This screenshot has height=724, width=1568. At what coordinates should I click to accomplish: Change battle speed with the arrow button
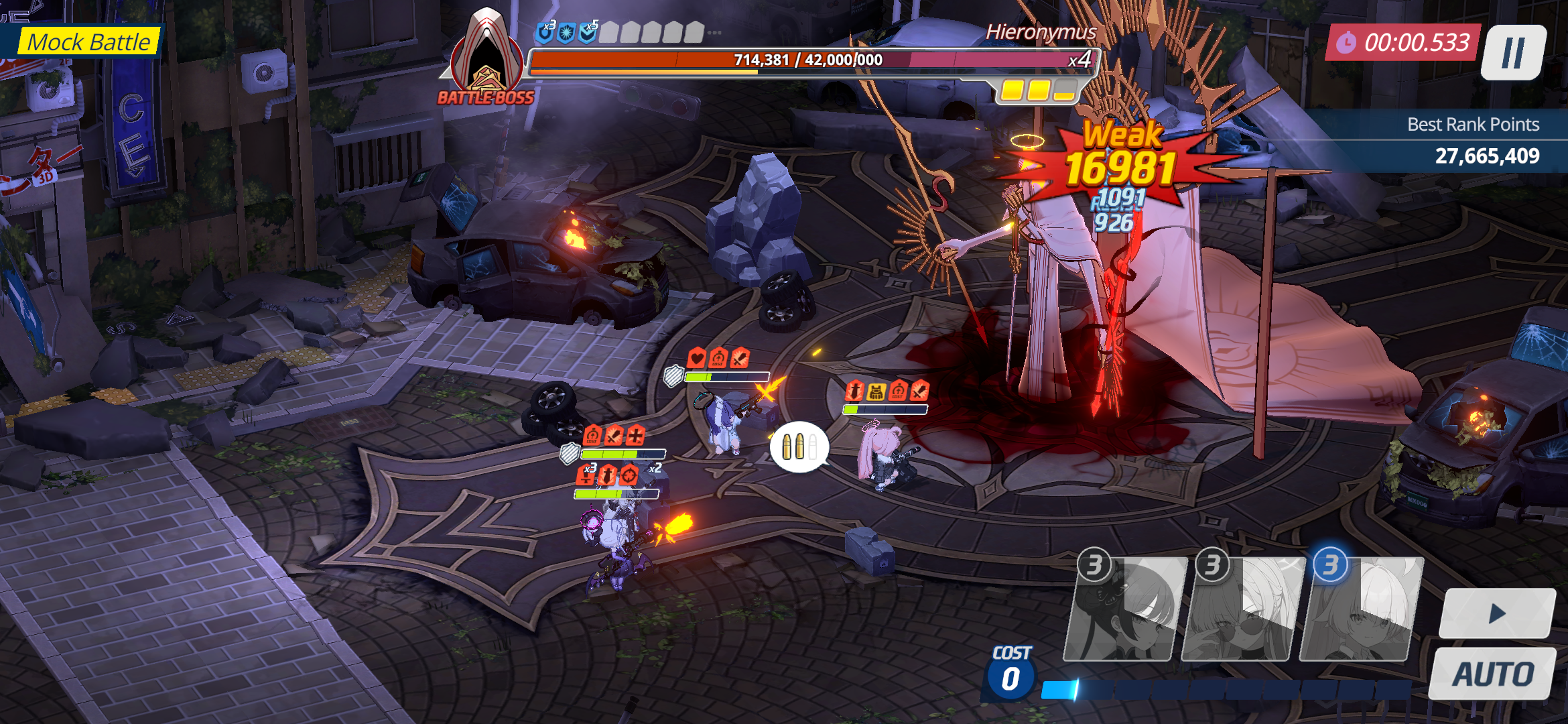tap(1498, 613)
